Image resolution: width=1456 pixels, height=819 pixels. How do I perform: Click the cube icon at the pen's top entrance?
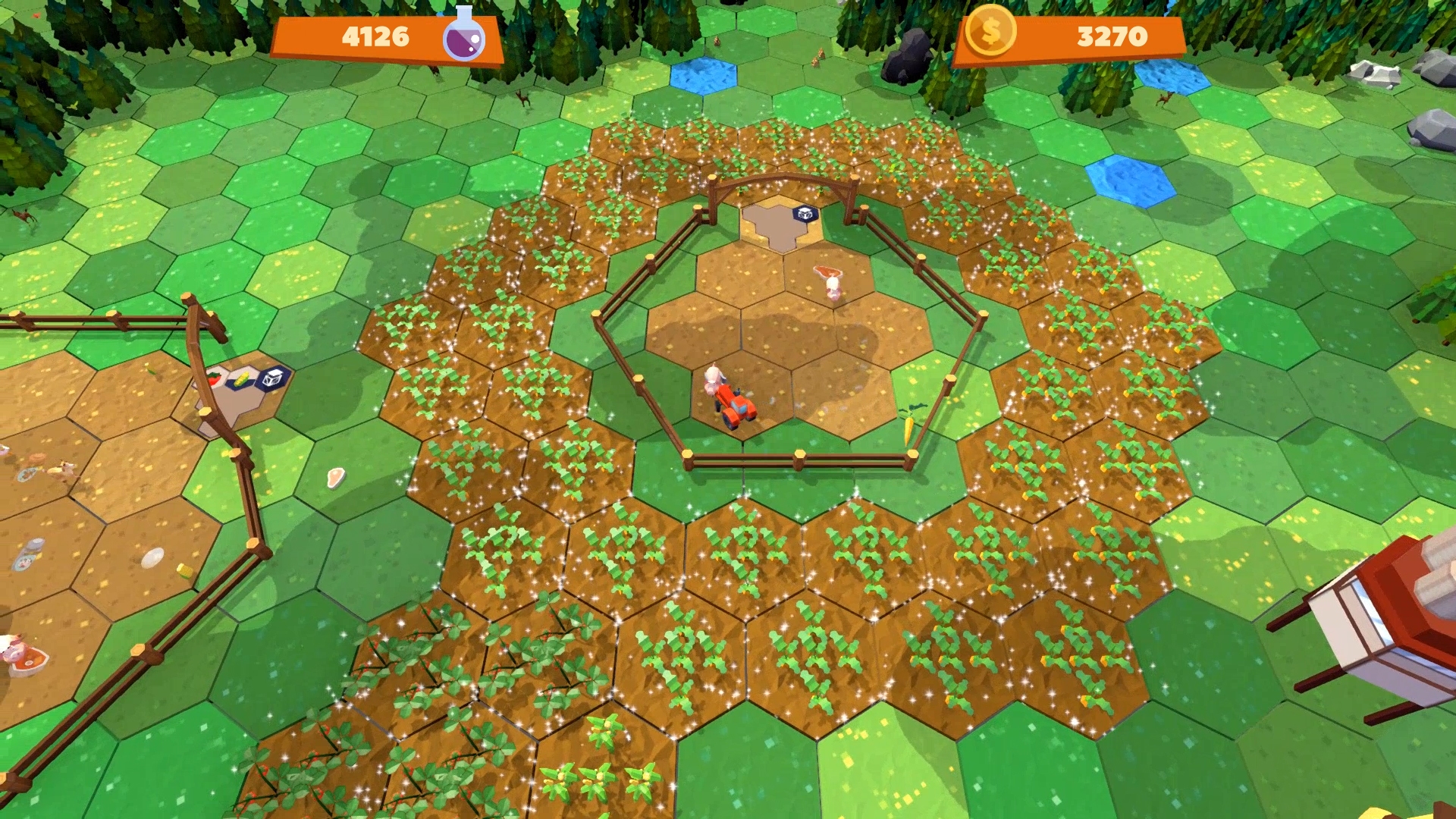804,215
